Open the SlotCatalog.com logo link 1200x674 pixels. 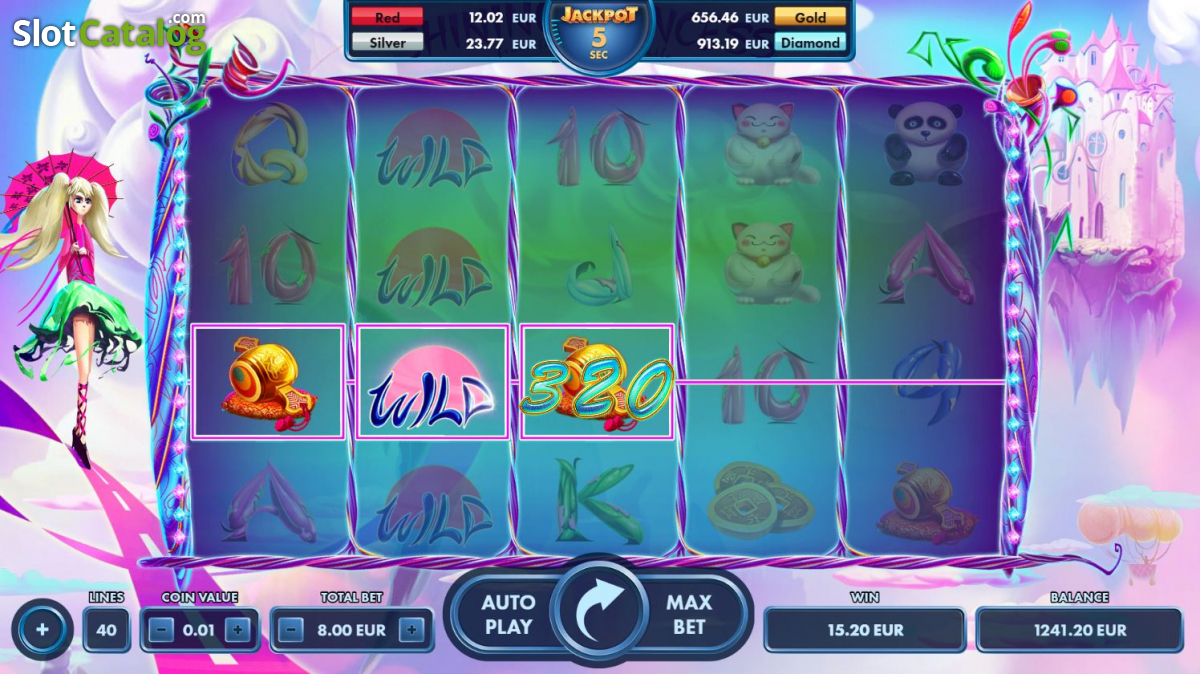pyautogui.click(x=108, y=33)
